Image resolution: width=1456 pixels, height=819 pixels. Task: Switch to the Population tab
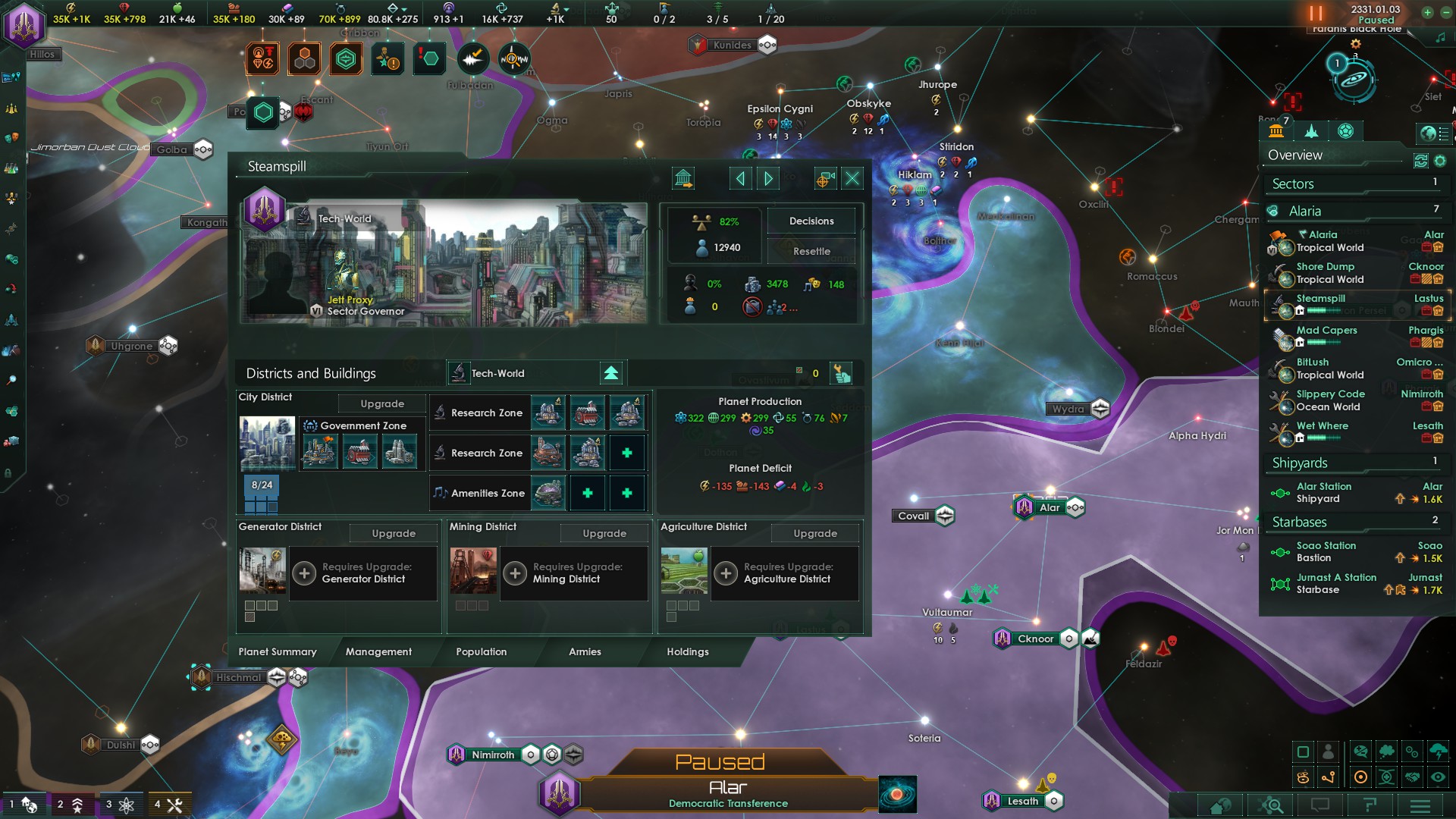(481, 652)
